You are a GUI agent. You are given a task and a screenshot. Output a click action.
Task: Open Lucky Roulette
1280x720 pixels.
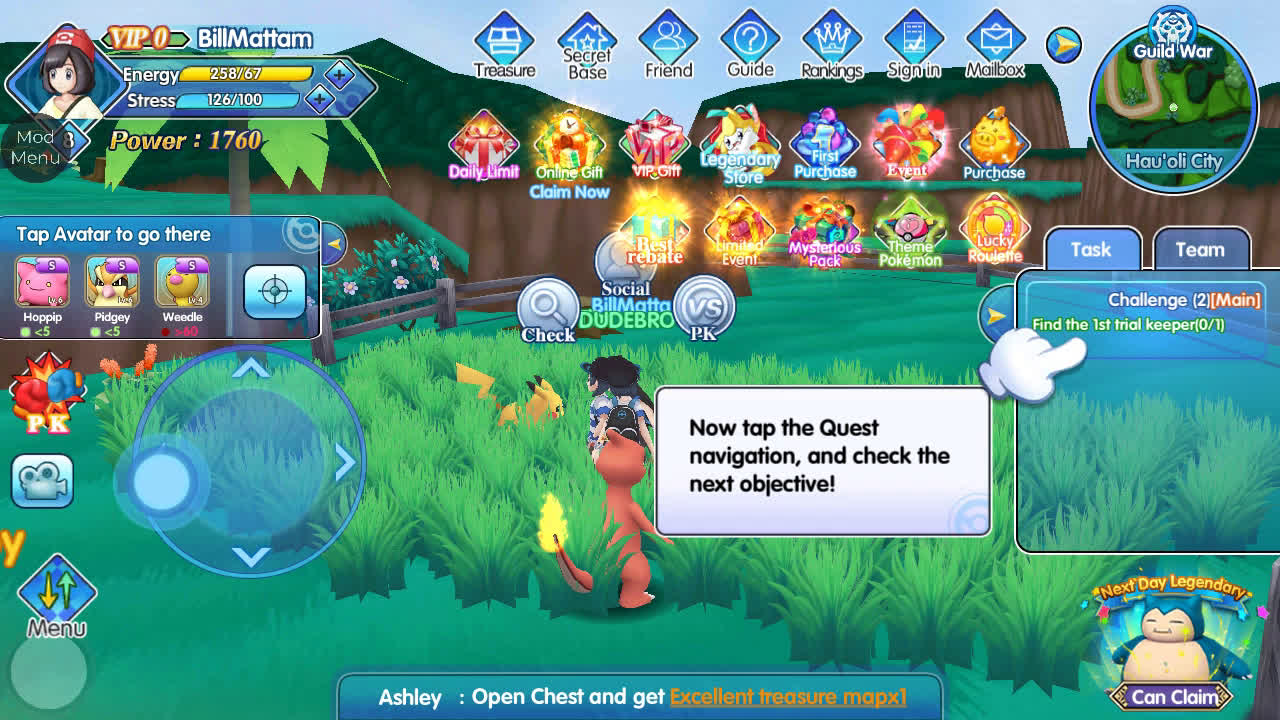point(994,230)
